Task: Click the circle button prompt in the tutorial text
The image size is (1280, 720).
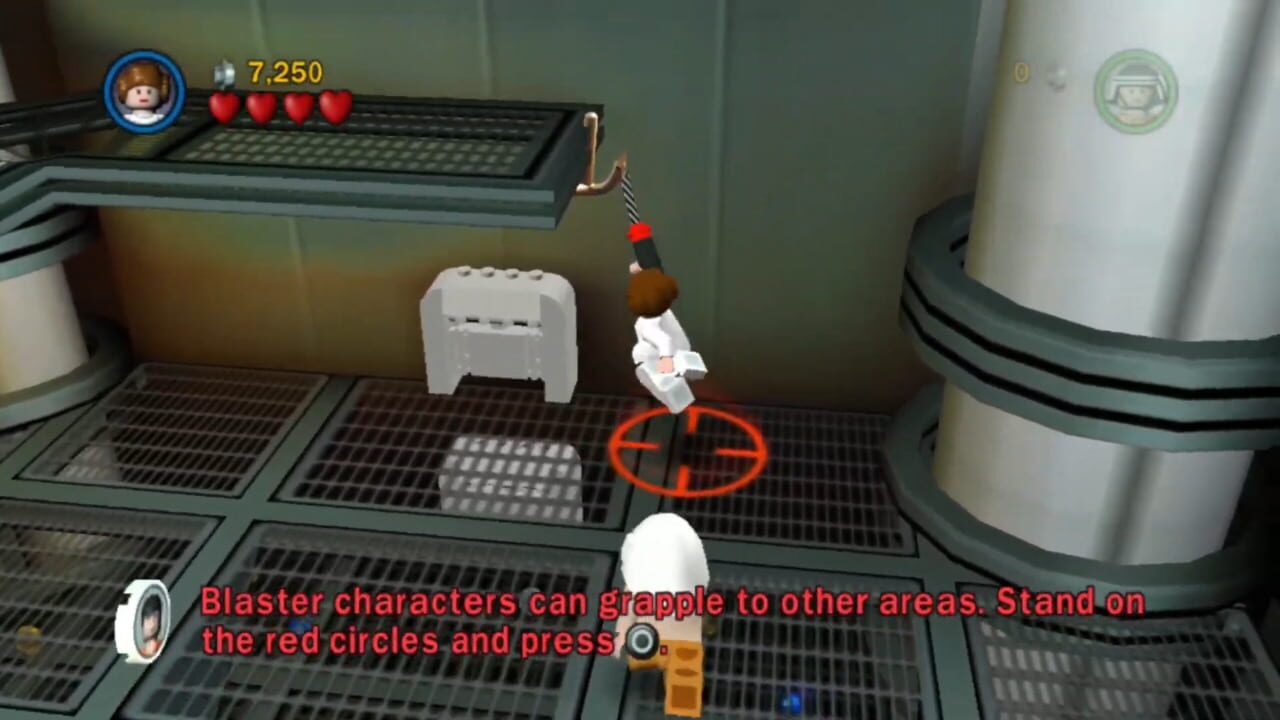Action: (640, 638)
